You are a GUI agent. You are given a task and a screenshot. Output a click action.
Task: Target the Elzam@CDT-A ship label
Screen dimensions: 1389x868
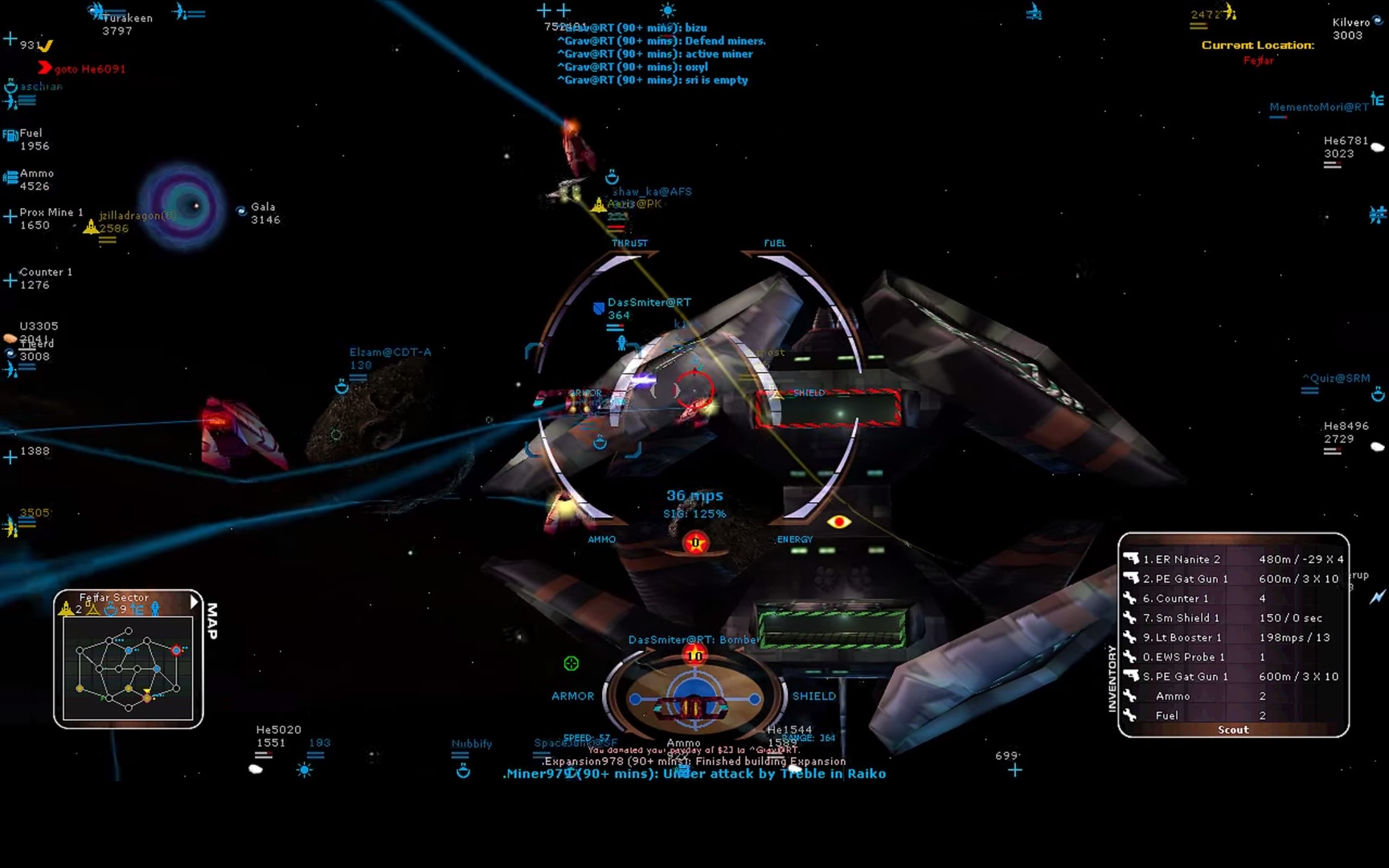[x=390, y=352]
